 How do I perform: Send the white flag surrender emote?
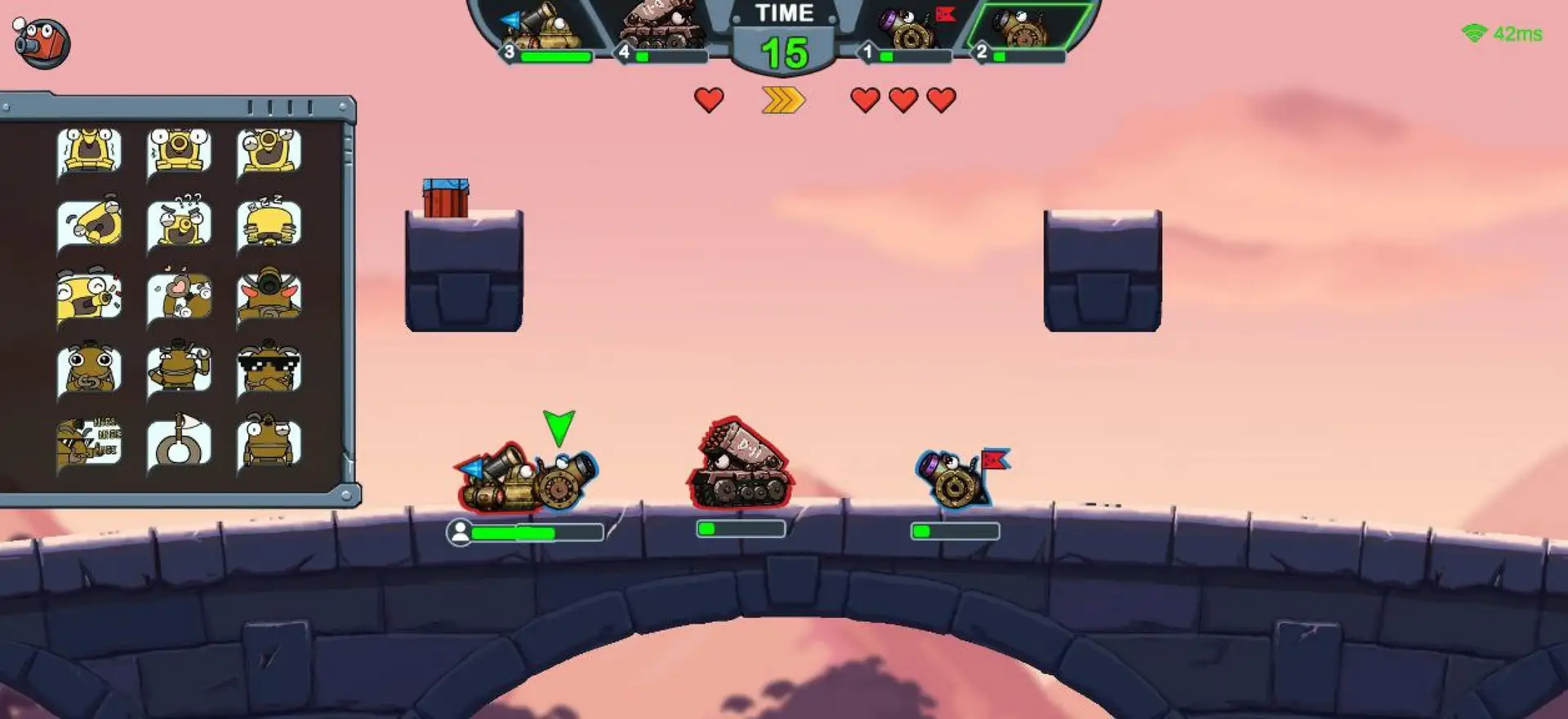pyautogui.click(x=180, y=445)
